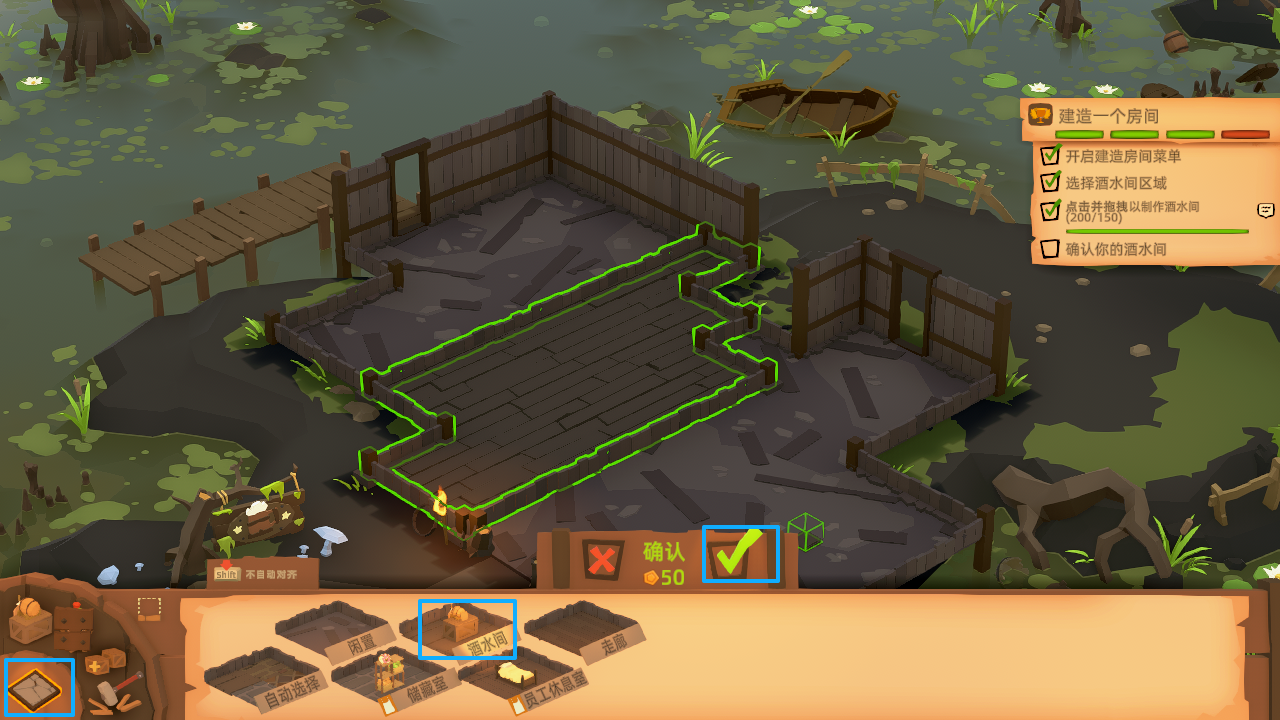Click the 确认你的酒水间 objective entry
Viewport: 1280px width, 720px height.
click(x=1115, y=249)
